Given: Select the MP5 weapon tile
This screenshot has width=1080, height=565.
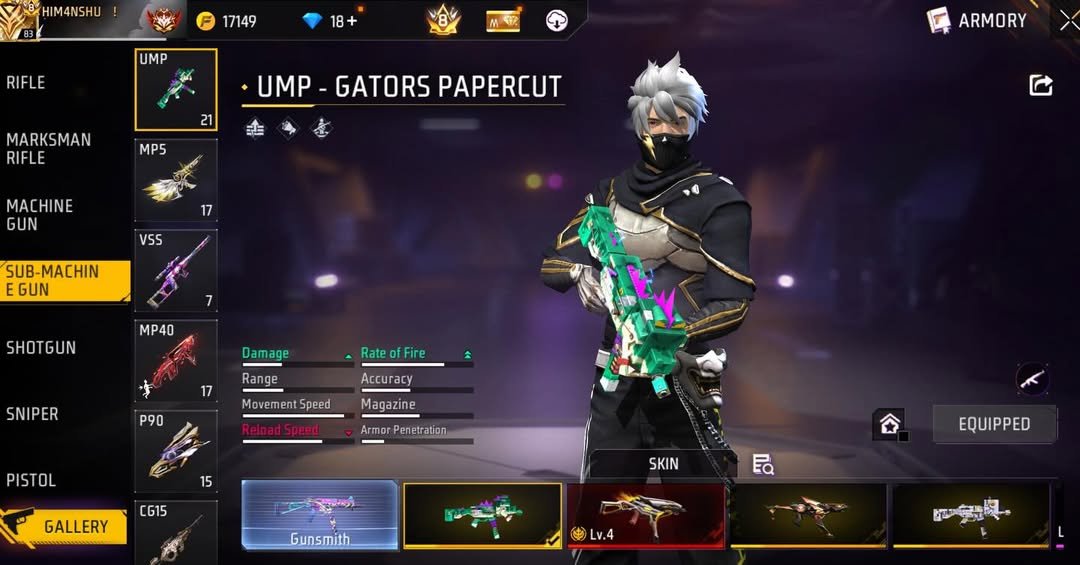Looking at the screenshot, I should 176,180.
